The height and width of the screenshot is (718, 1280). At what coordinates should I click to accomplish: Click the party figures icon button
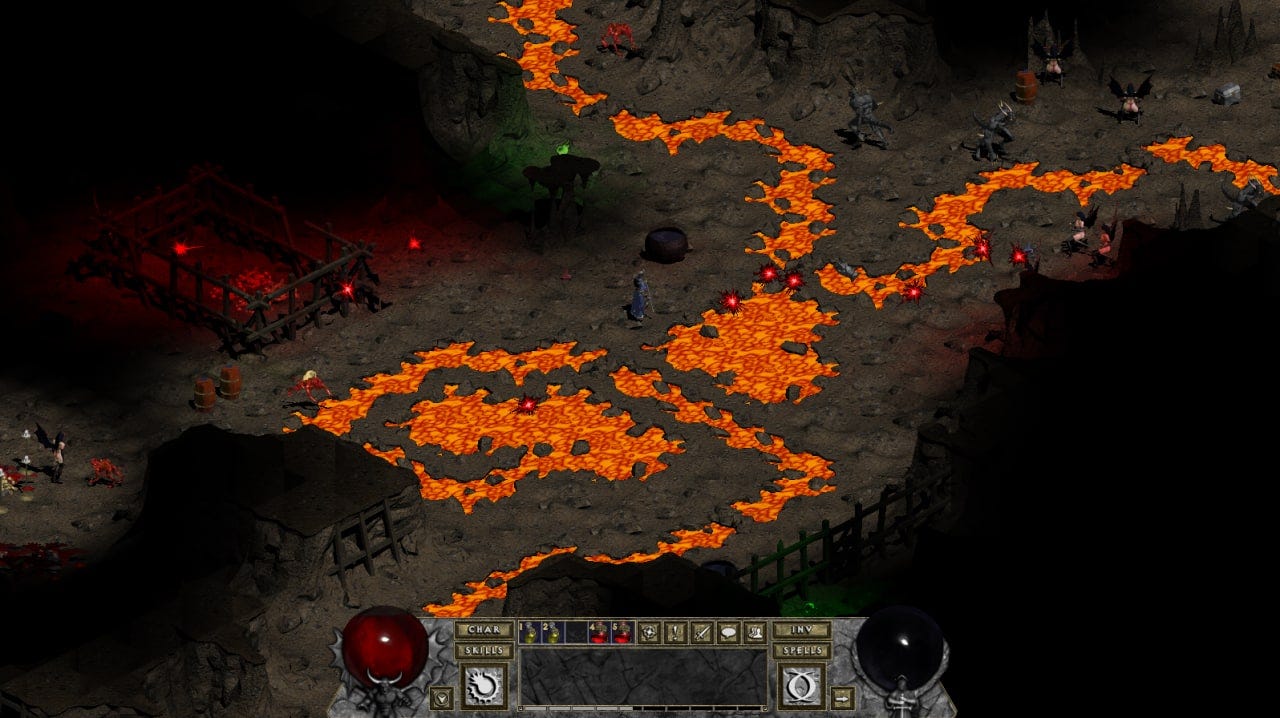click(x=754, y=632)
